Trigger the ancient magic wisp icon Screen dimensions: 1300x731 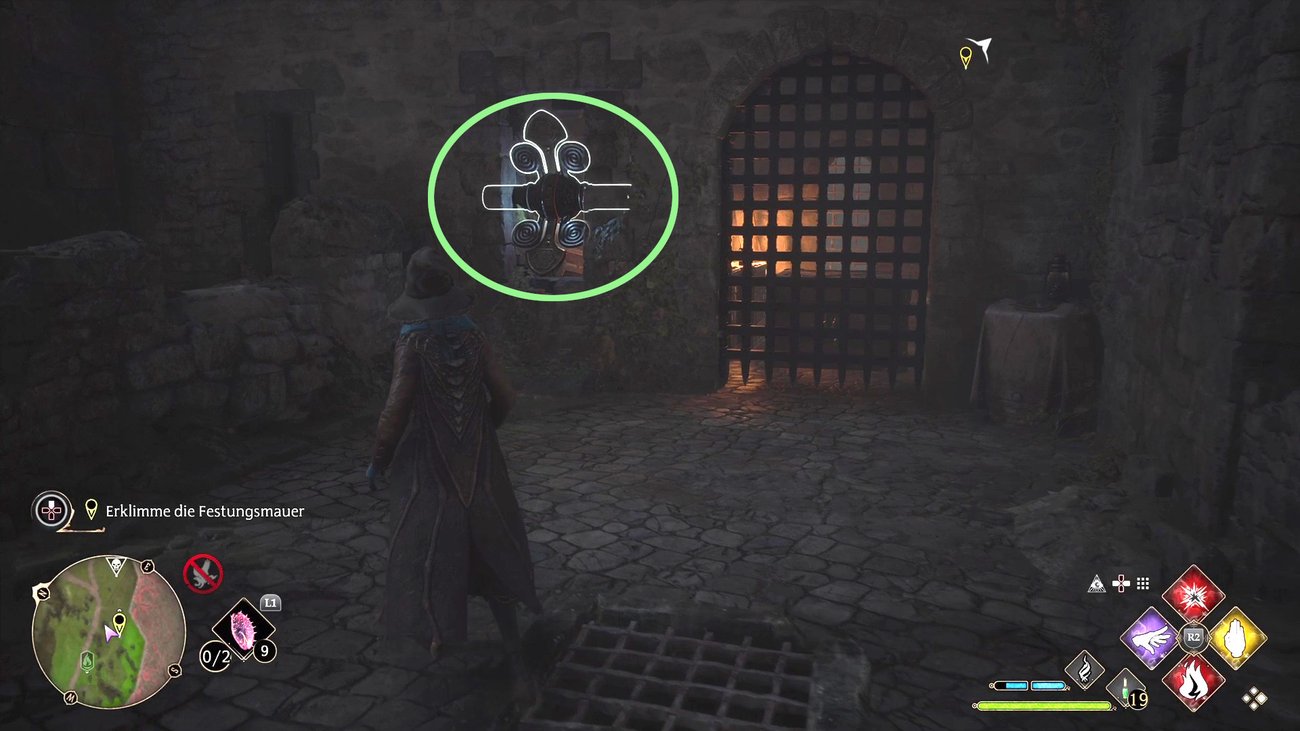1083,671
